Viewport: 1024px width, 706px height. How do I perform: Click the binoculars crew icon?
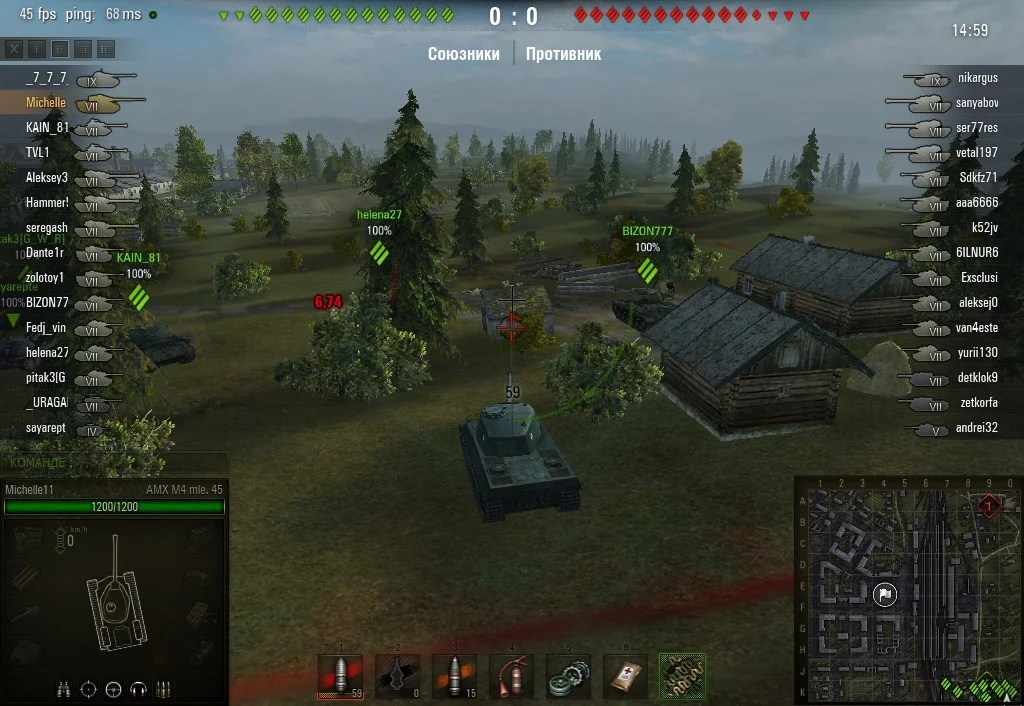pos(64,689)
